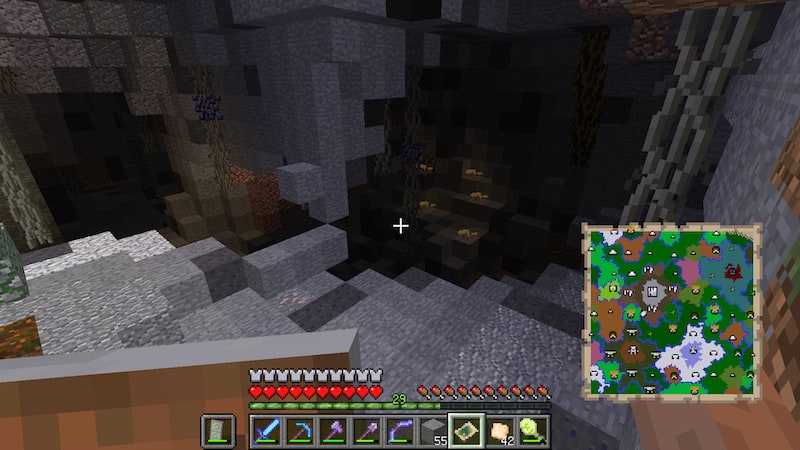Screen dimensions: 800x450
Task: Select the stone block stack of 55
Action: coord(432,431)
